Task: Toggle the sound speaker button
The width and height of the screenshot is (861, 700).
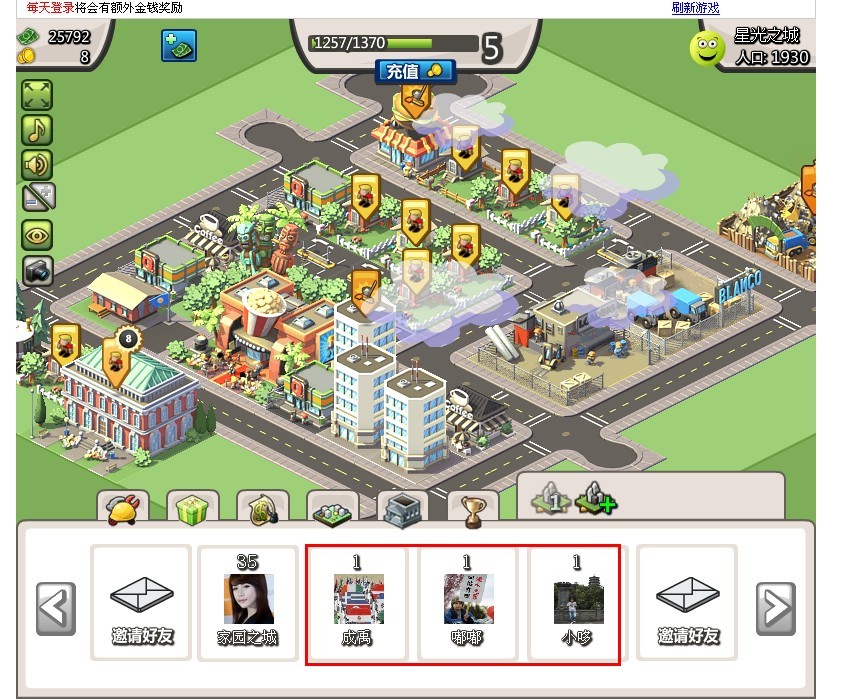Action: [37, 163]
